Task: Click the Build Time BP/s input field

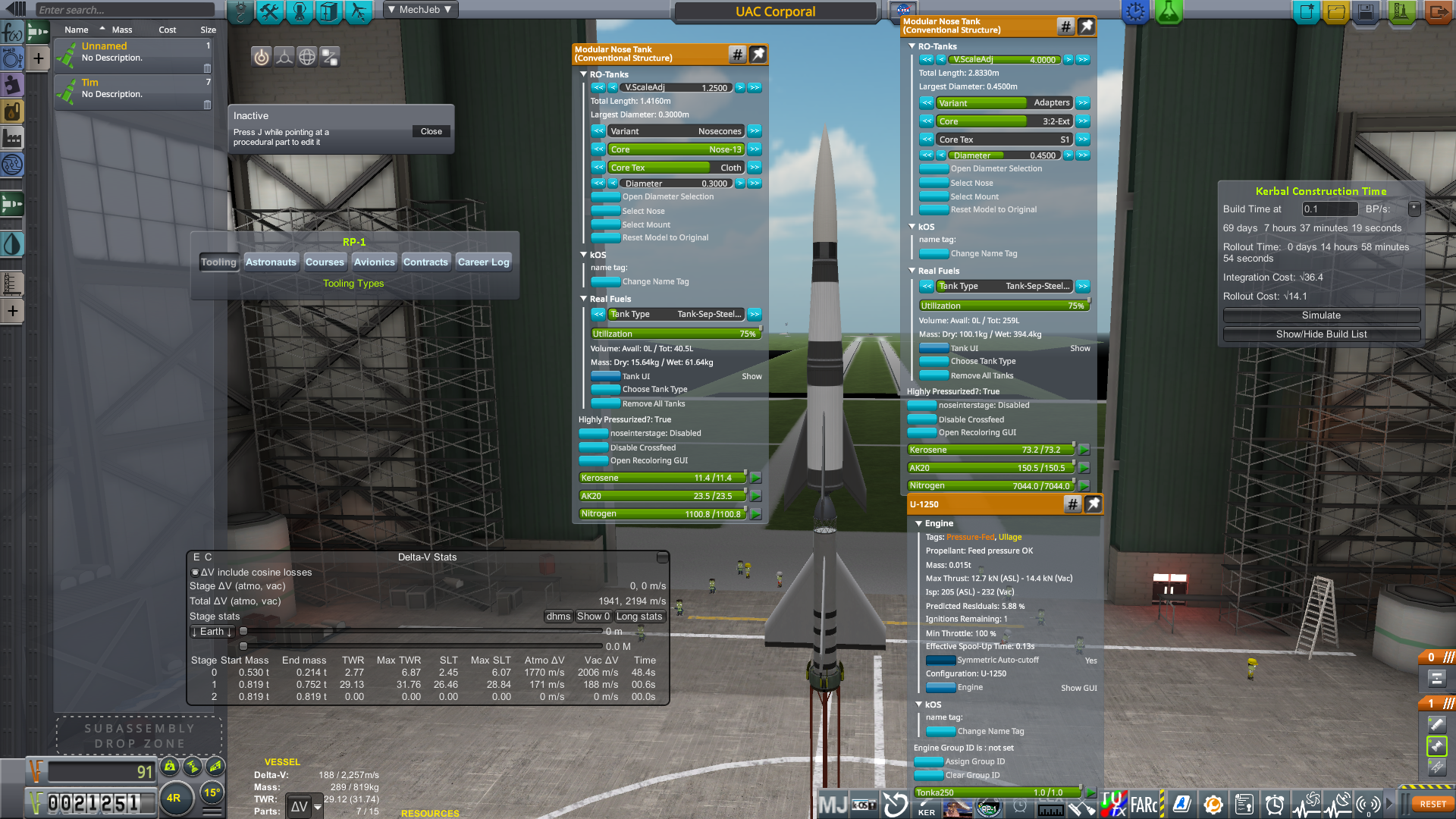Action: (x=1329, y=209)
